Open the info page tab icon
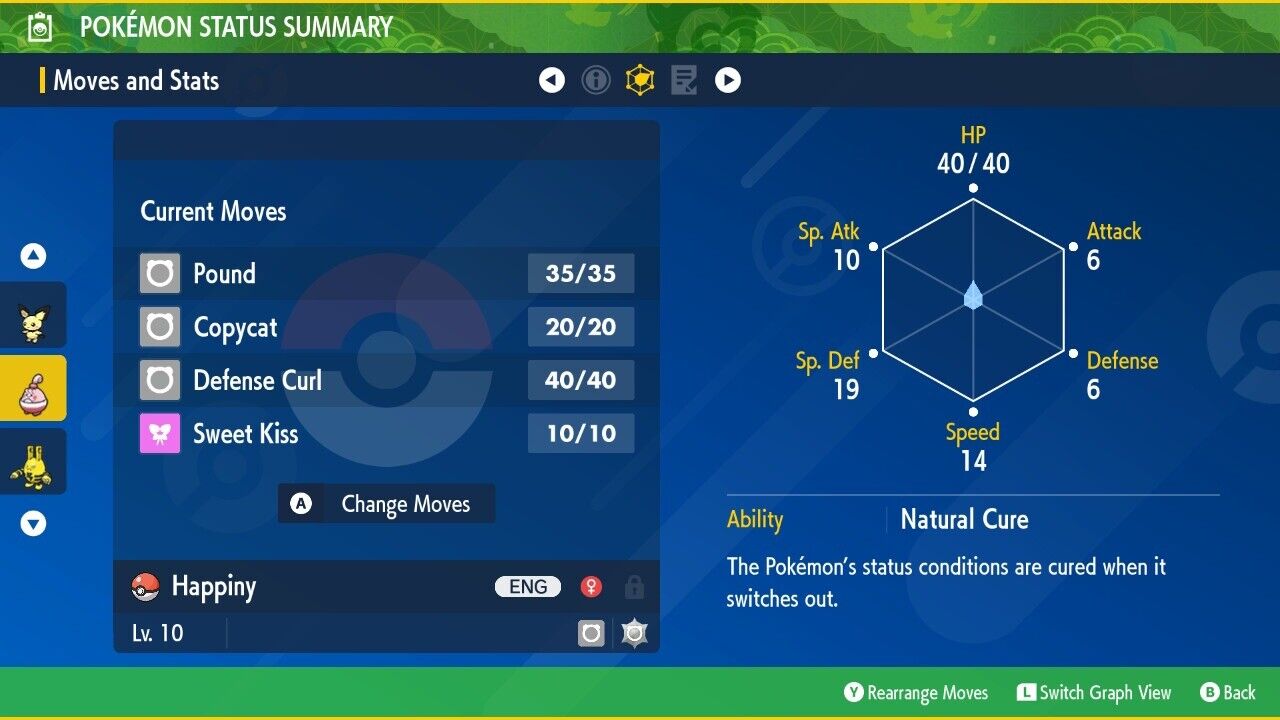The height and width of the screenshot is (720, 1280). pos(596,80)
